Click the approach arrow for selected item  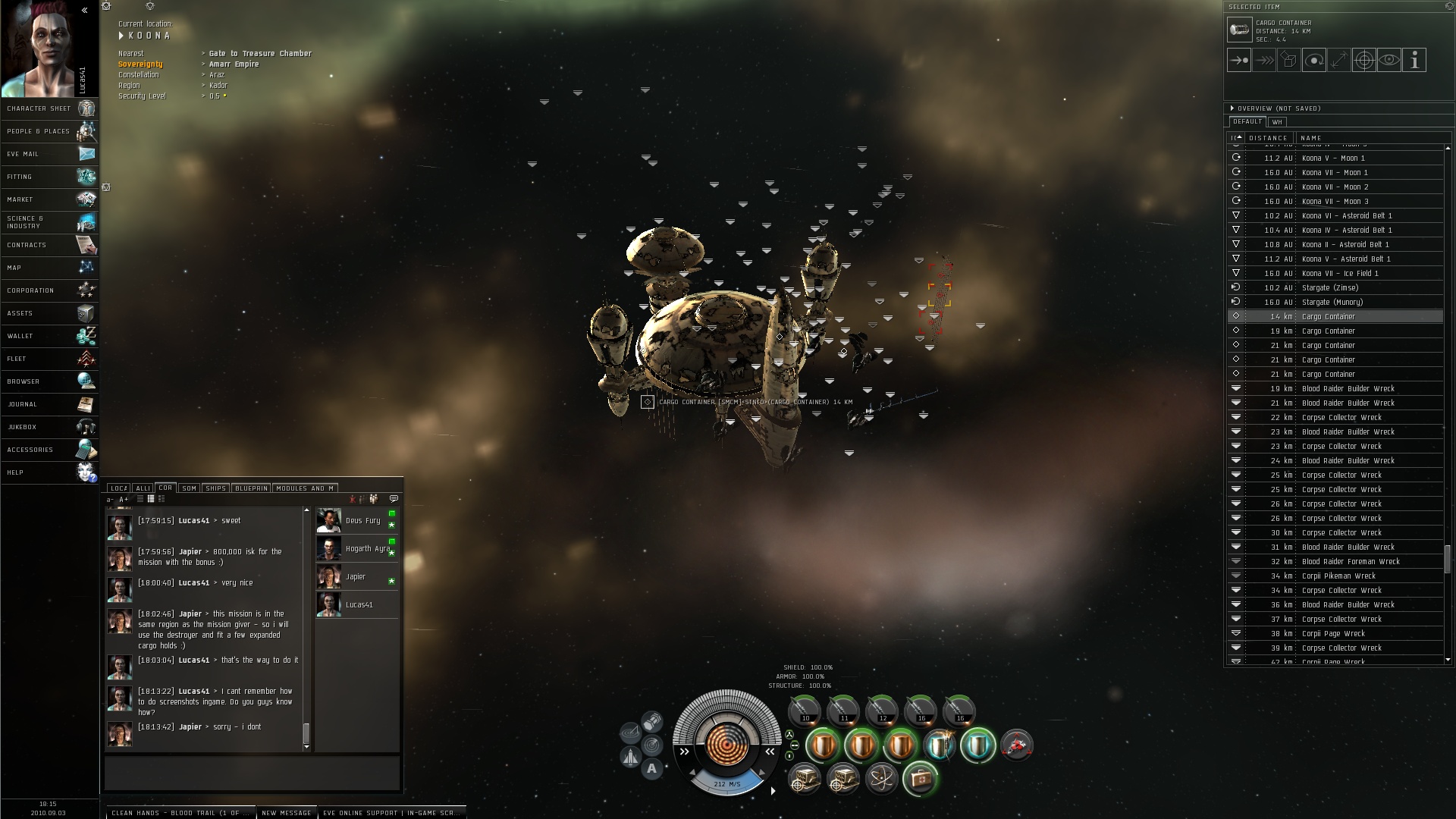(1239, 61)
